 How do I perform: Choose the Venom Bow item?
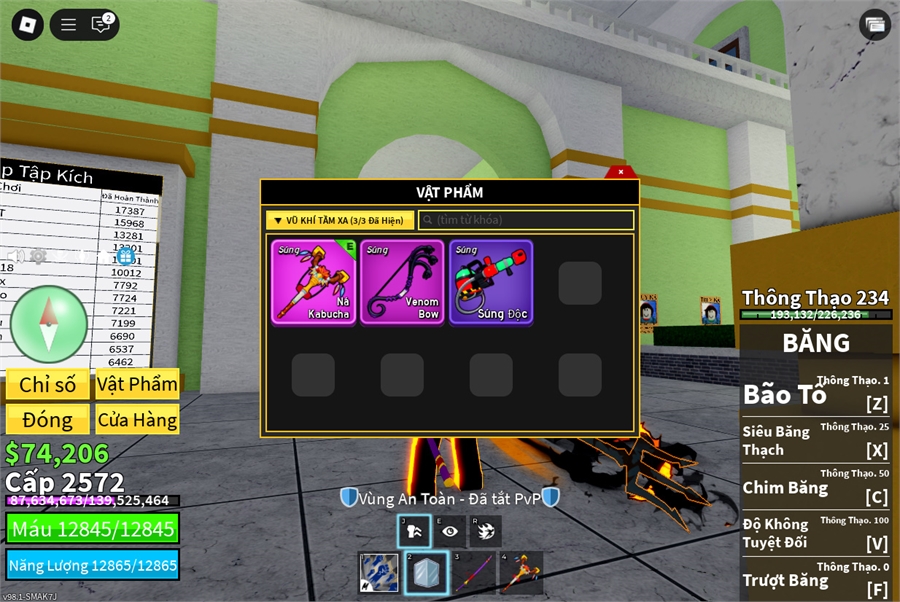tap(402, 282)
